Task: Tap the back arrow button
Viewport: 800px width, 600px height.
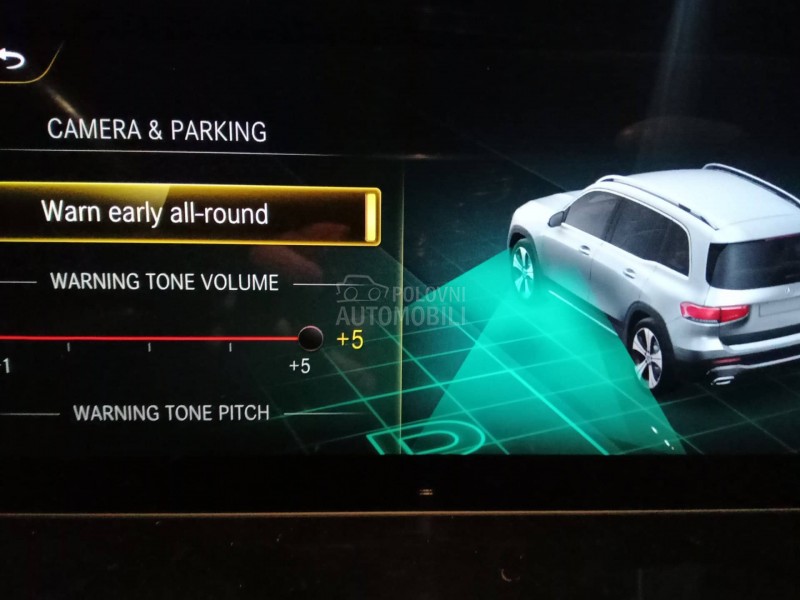Action: click(12, 60)
